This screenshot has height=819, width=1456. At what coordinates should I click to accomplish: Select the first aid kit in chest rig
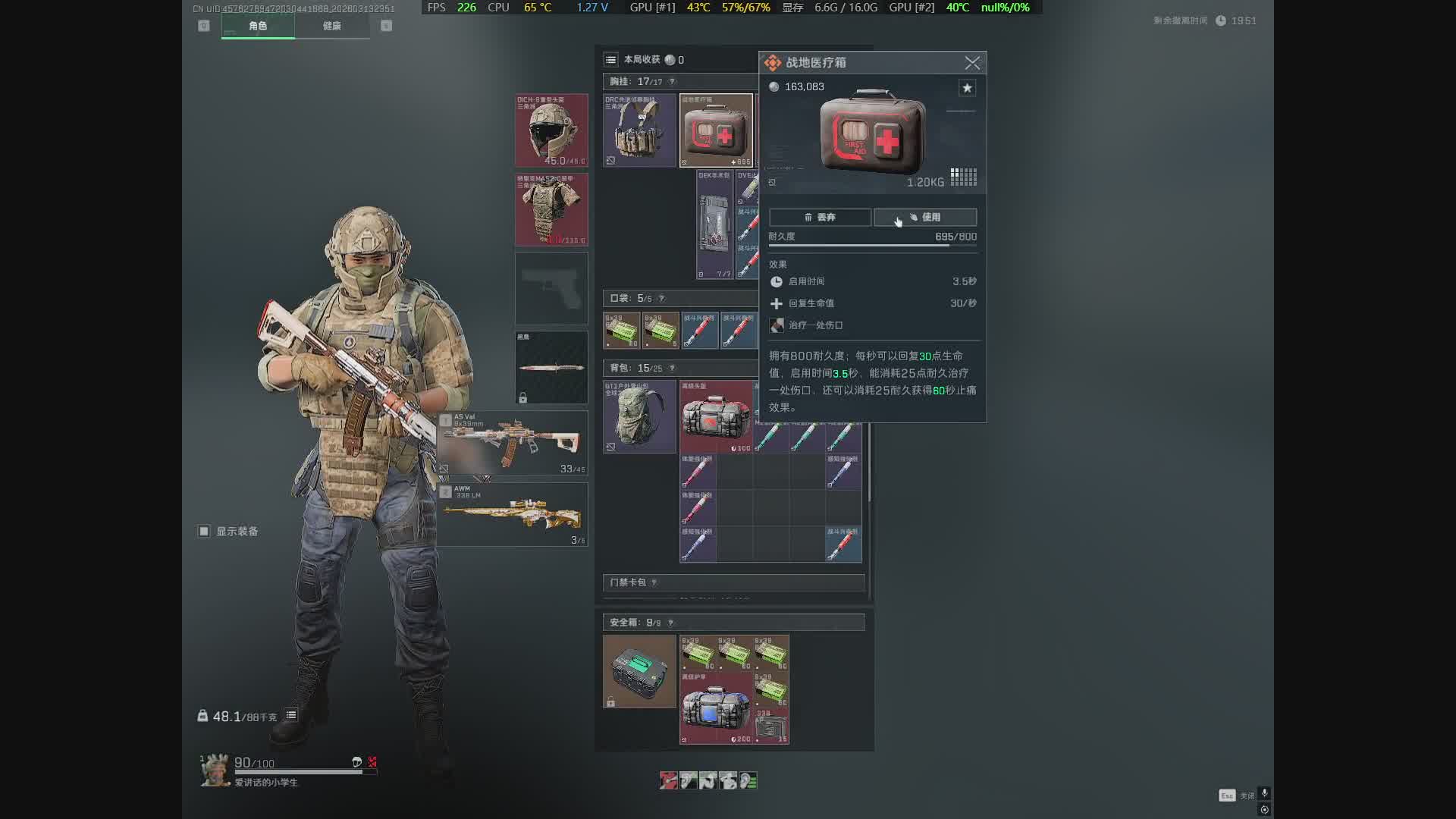coord(716,130)
